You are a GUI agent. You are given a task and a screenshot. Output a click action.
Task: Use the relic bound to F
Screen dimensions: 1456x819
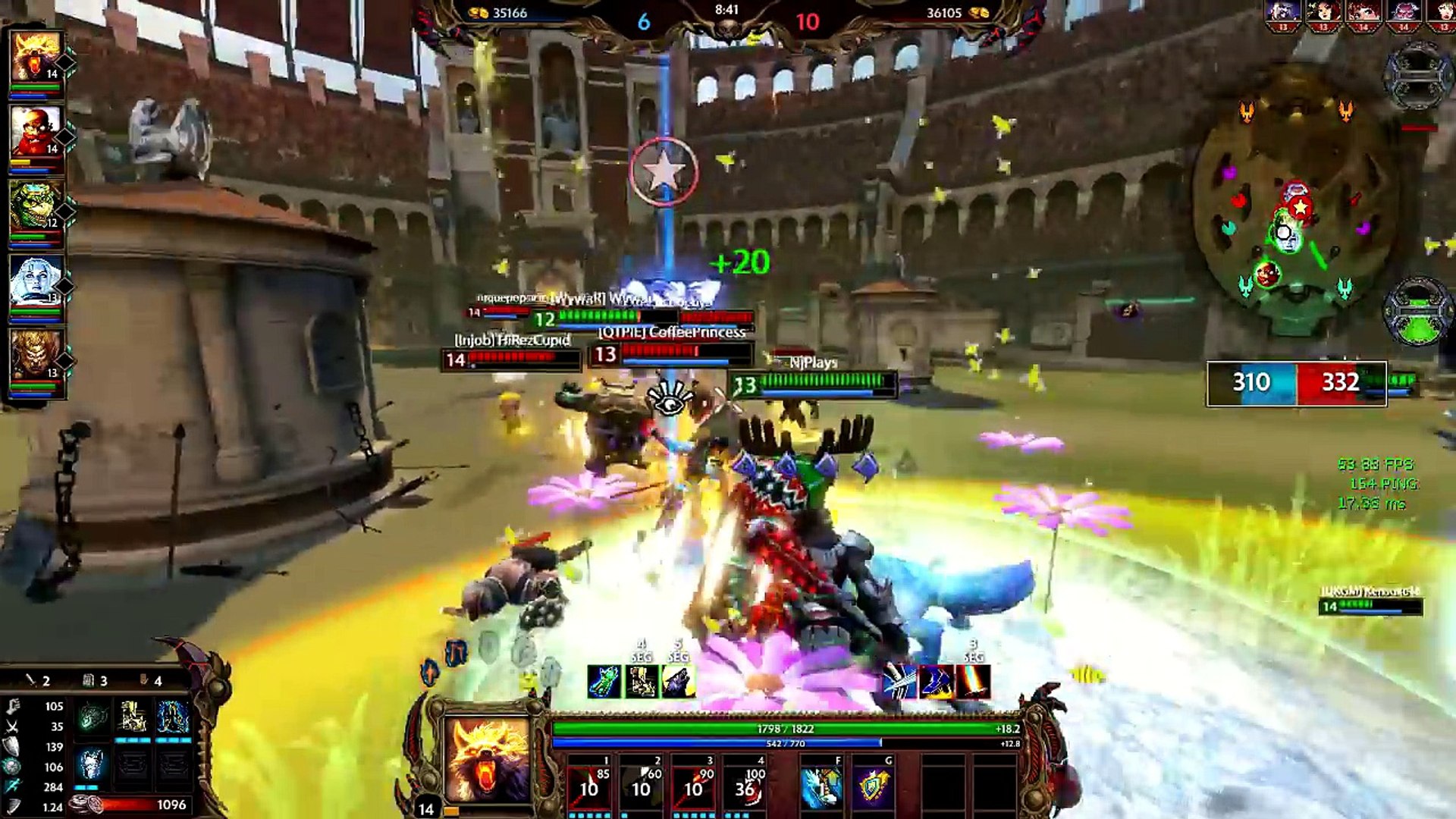coord(821,786)
